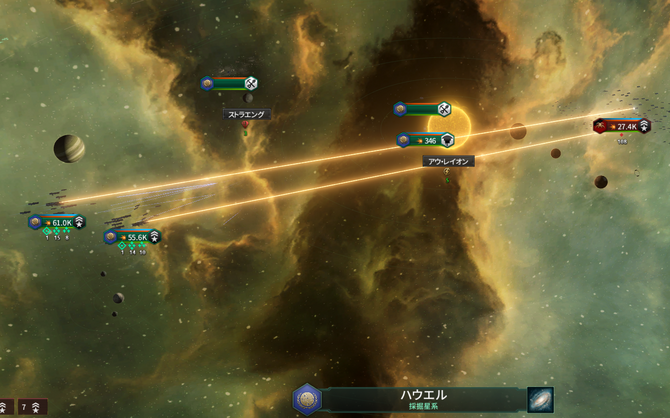Click the empire emblem beside ハウエル

307,399
